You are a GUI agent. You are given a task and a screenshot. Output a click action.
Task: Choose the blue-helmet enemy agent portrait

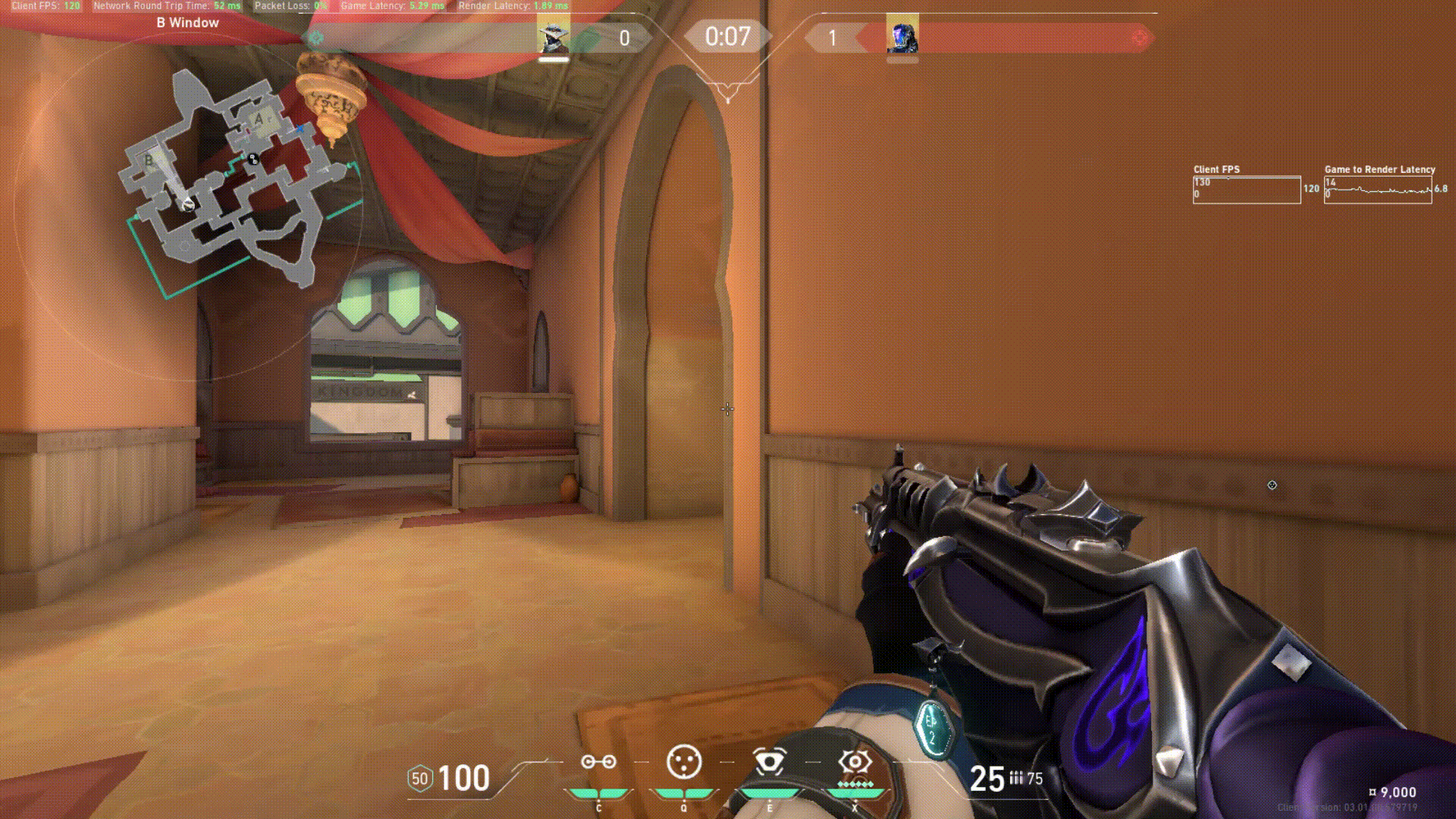tap(902, 37)
